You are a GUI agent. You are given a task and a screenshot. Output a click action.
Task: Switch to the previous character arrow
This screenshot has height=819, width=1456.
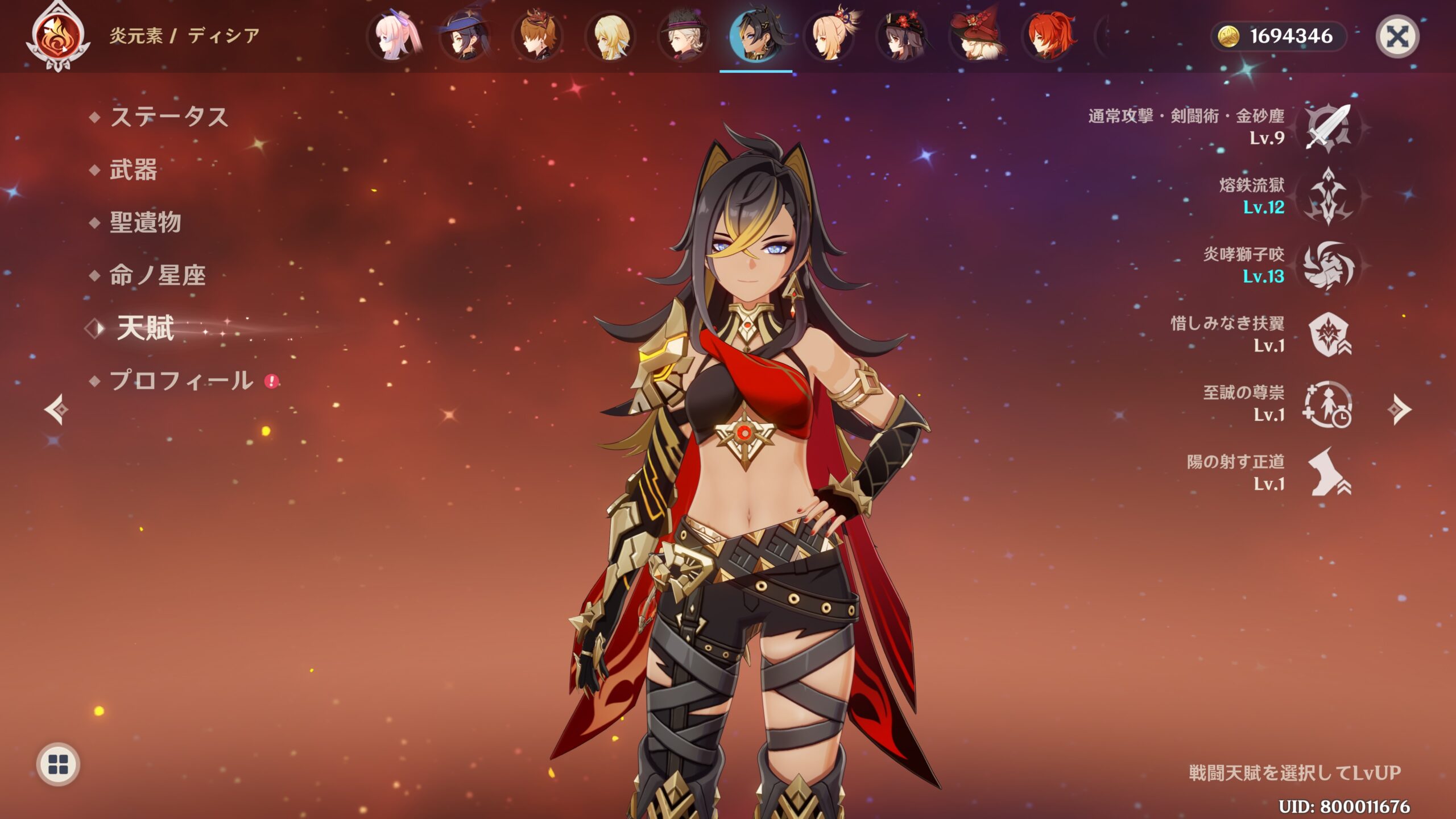tap(56, 409)
